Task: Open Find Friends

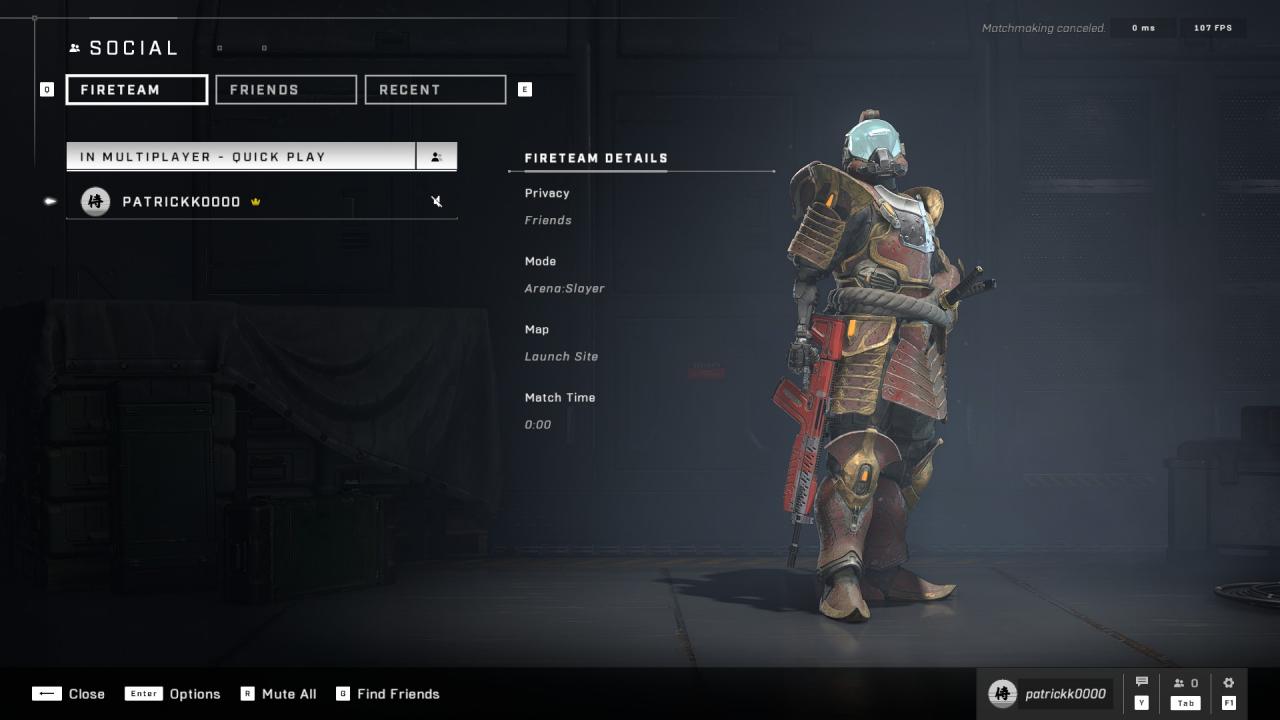Action: click(x=388, y=694)
